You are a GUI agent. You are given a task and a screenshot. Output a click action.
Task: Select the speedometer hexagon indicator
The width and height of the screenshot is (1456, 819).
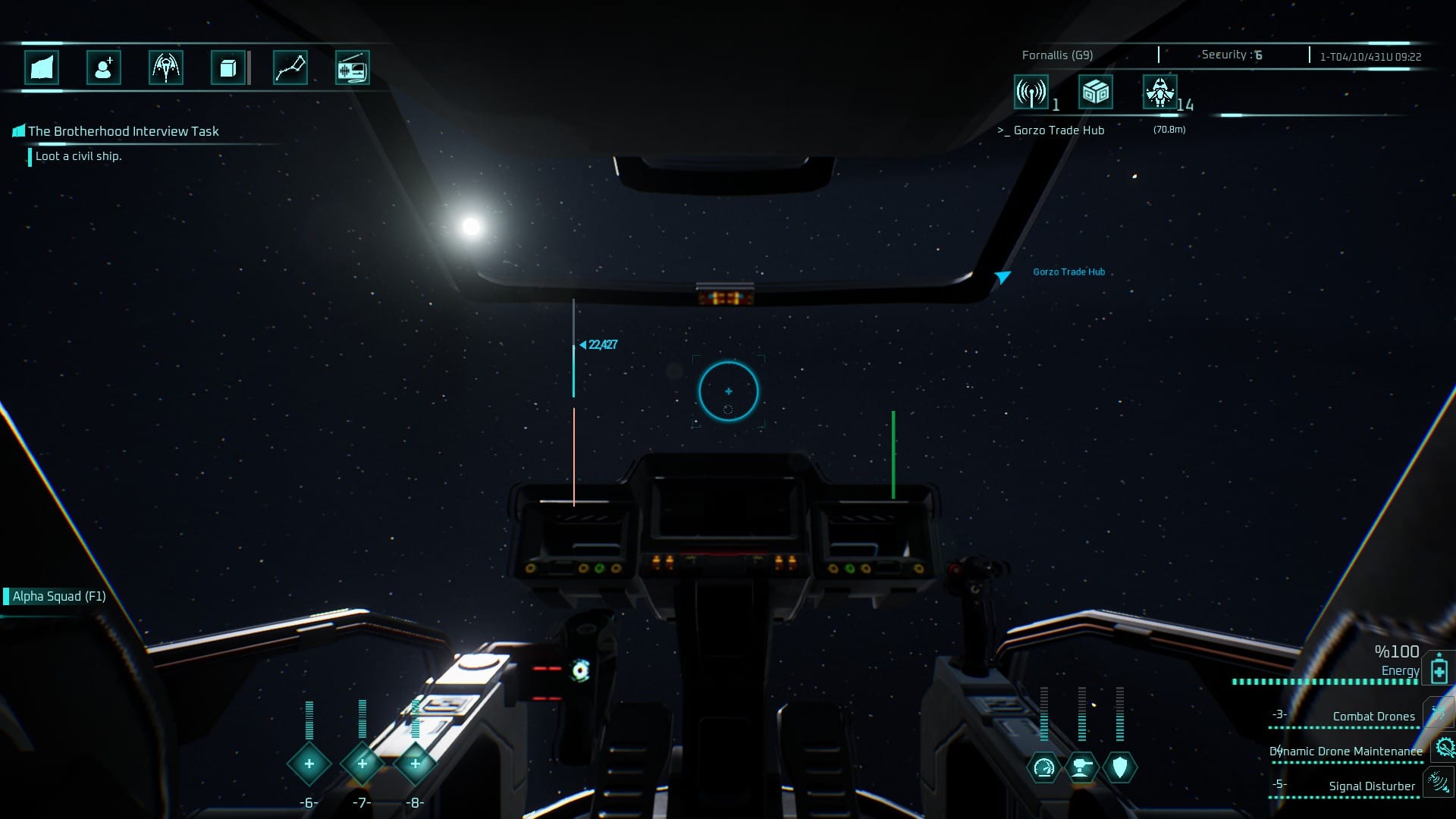pos(1044,767)
